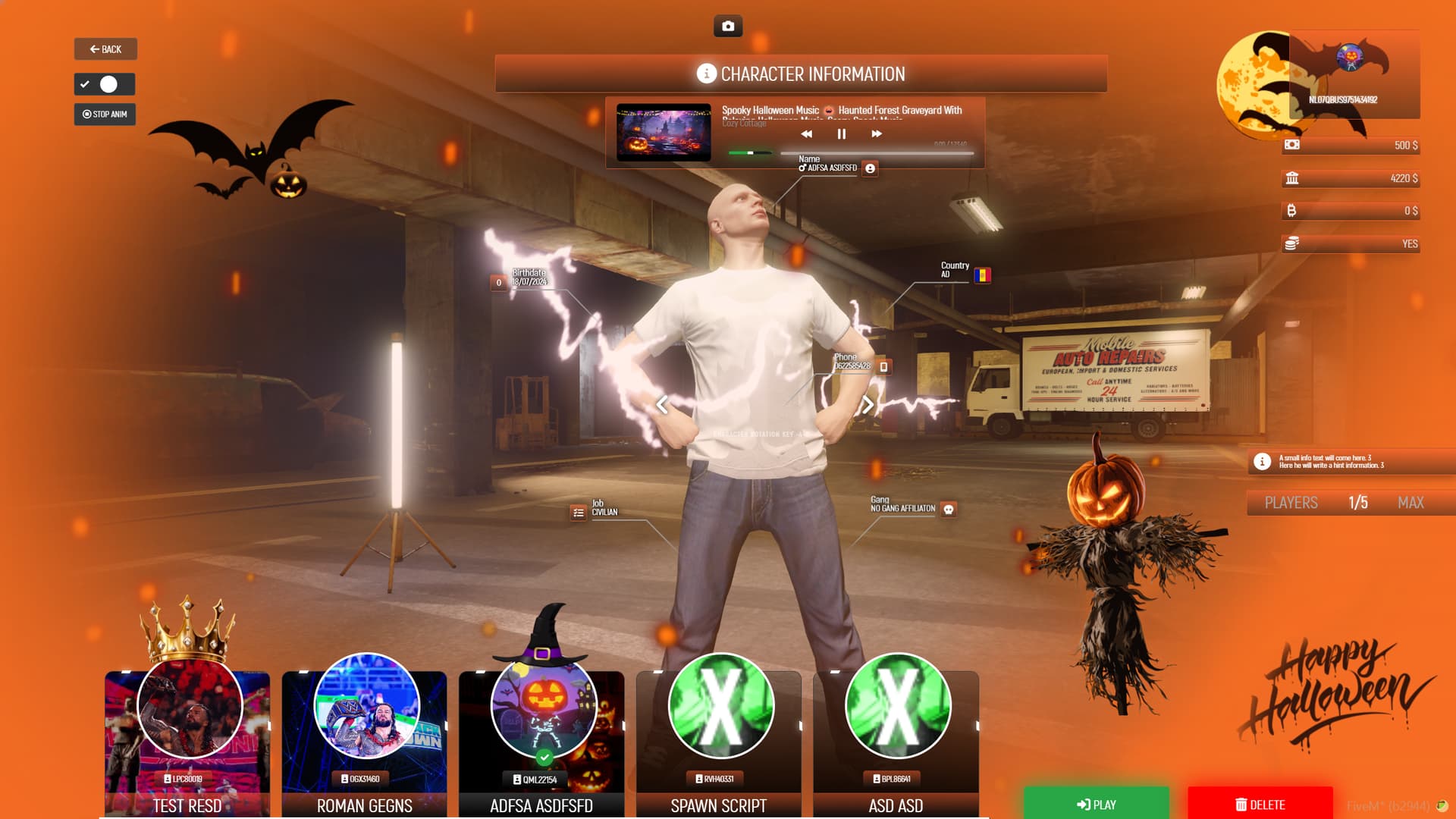Viewport: 1456px width, 819px height.
Task: Rotate character with the left arrow
Action: pos(662,405)
